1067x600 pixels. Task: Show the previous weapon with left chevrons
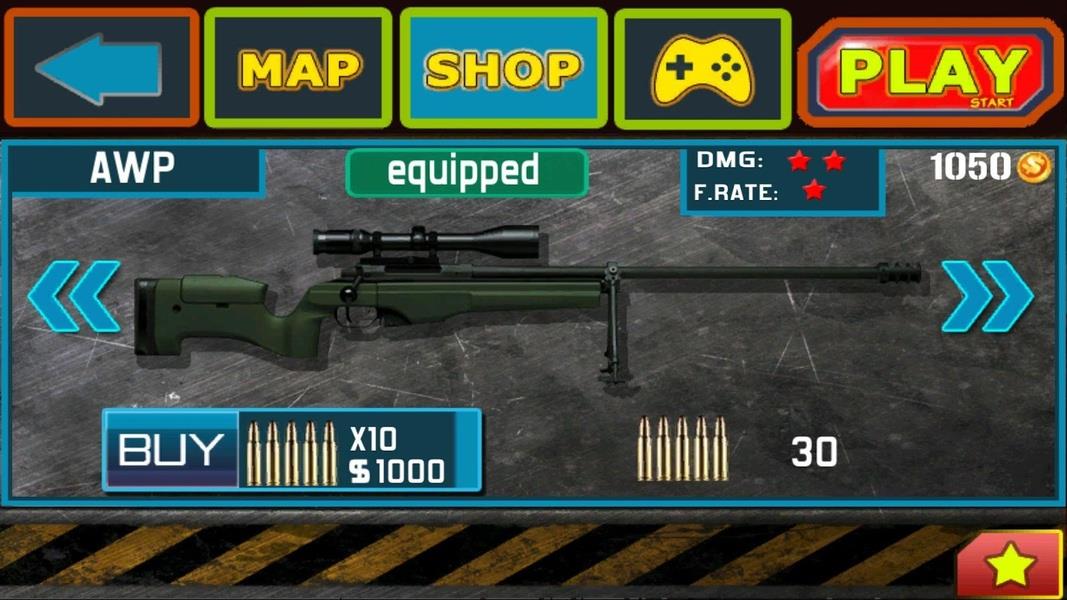73,296
